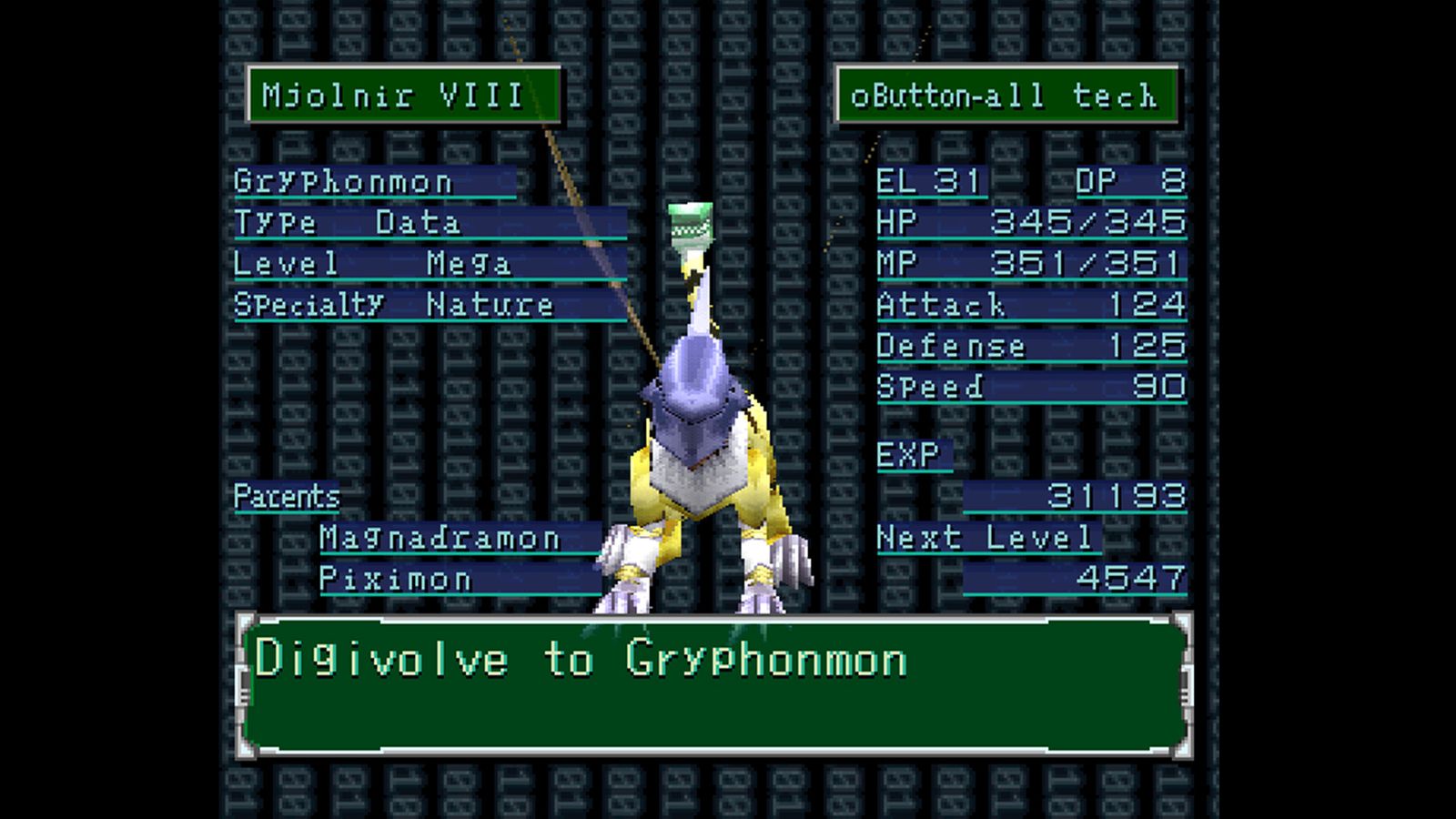The width and height of the screenshot is (1456, 819).
Task: Toggle the Specialty Nature attribute
Action: (391, 305)
